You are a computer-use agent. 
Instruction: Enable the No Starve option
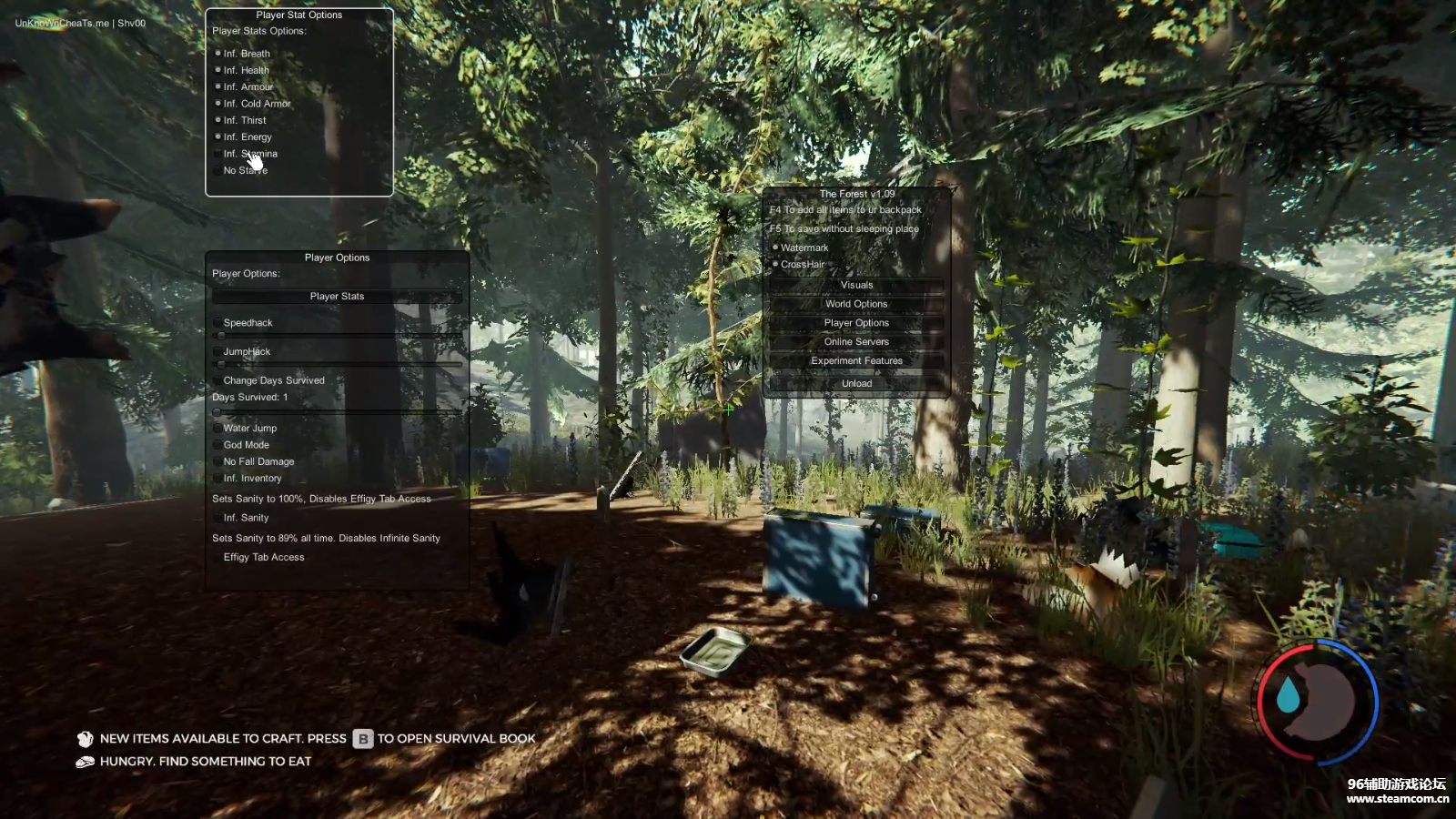coord(218,171)
